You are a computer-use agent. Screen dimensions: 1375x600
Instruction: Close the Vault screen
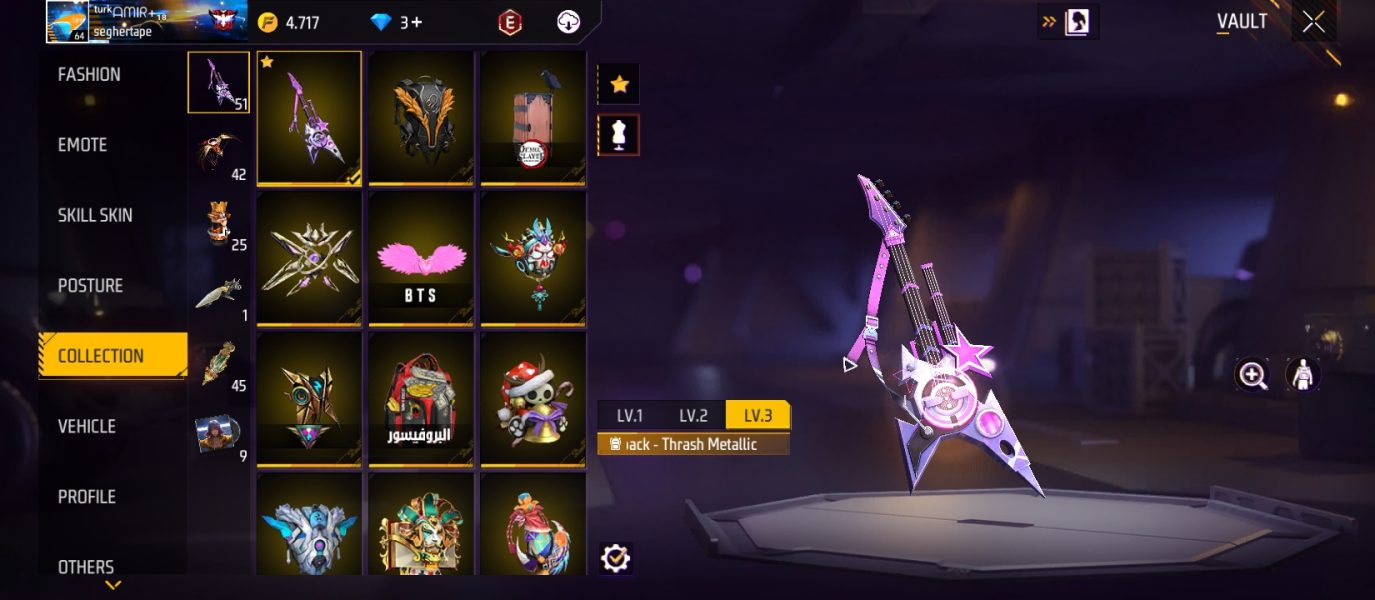coord(1313,22)
